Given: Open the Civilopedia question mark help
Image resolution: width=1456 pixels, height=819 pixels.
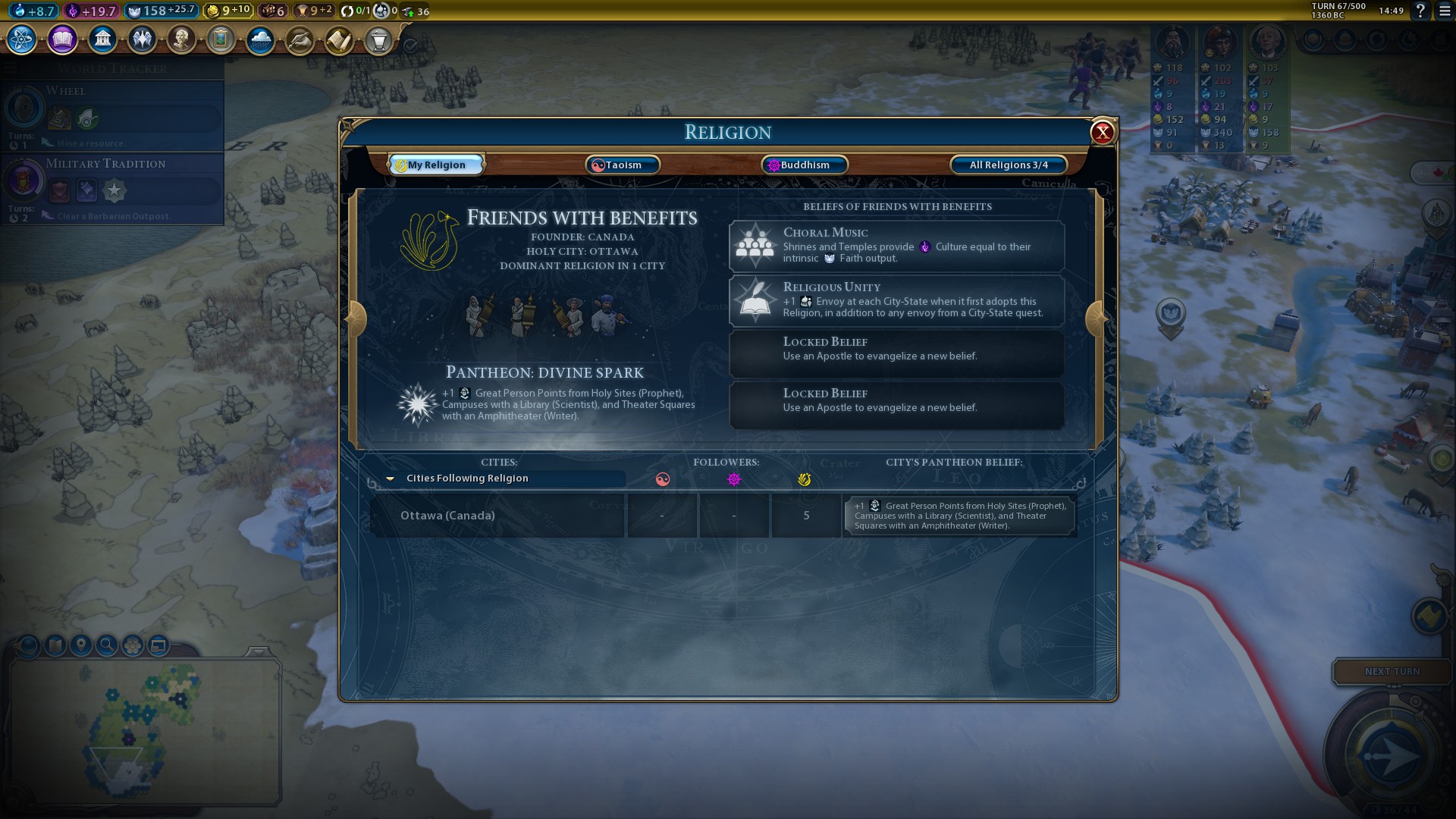Looking at the screenshot, I should pyautogui.click(x=1420, y=11).
